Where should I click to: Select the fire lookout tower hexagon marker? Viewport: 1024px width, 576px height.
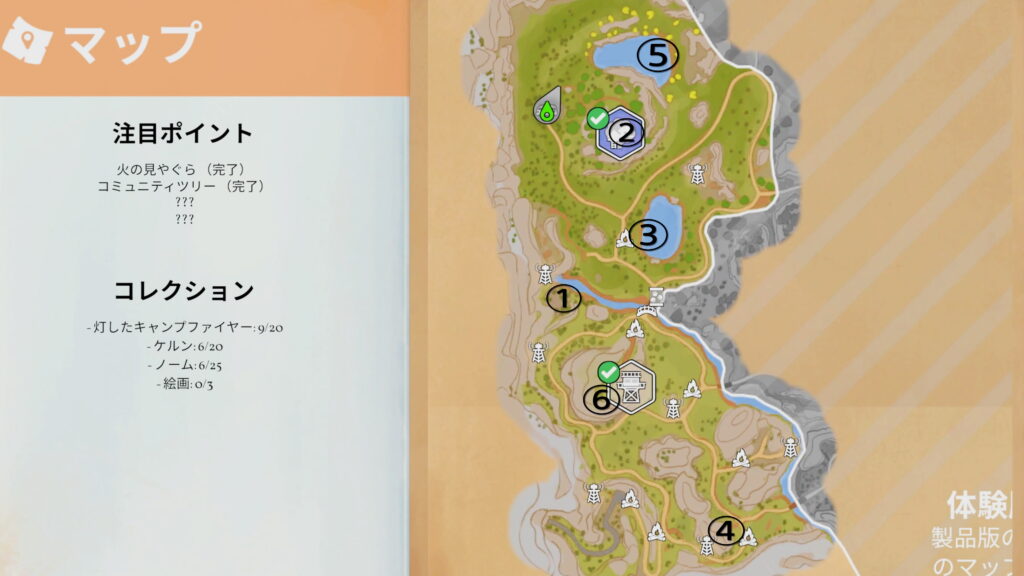point(632,385)
